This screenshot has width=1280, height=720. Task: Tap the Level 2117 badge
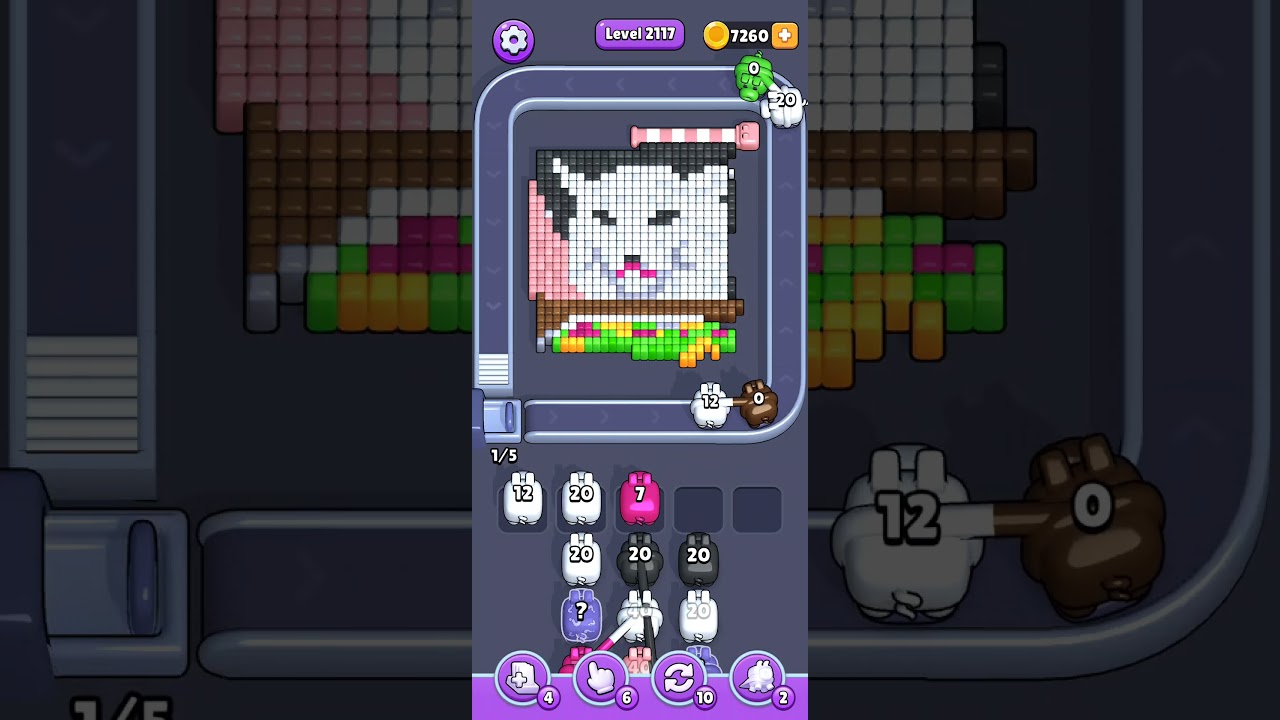pos(639,34)
